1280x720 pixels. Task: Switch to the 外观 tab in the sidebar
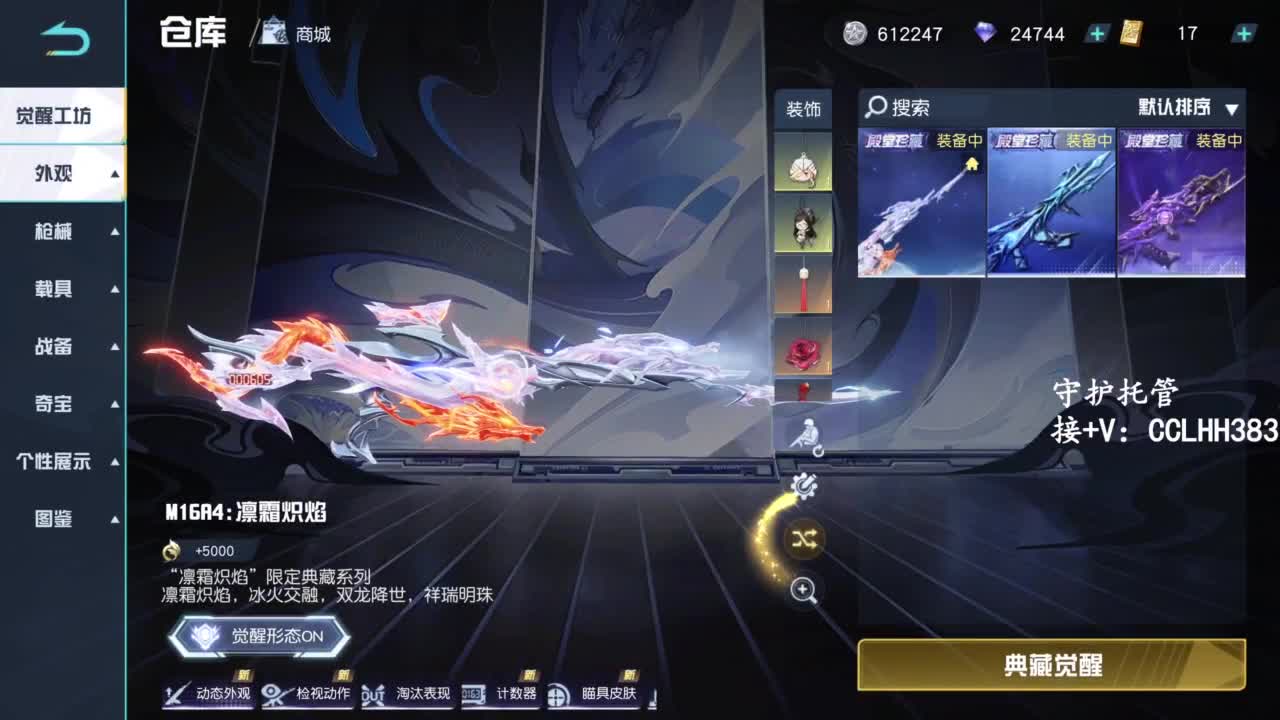tap(55, 172)
